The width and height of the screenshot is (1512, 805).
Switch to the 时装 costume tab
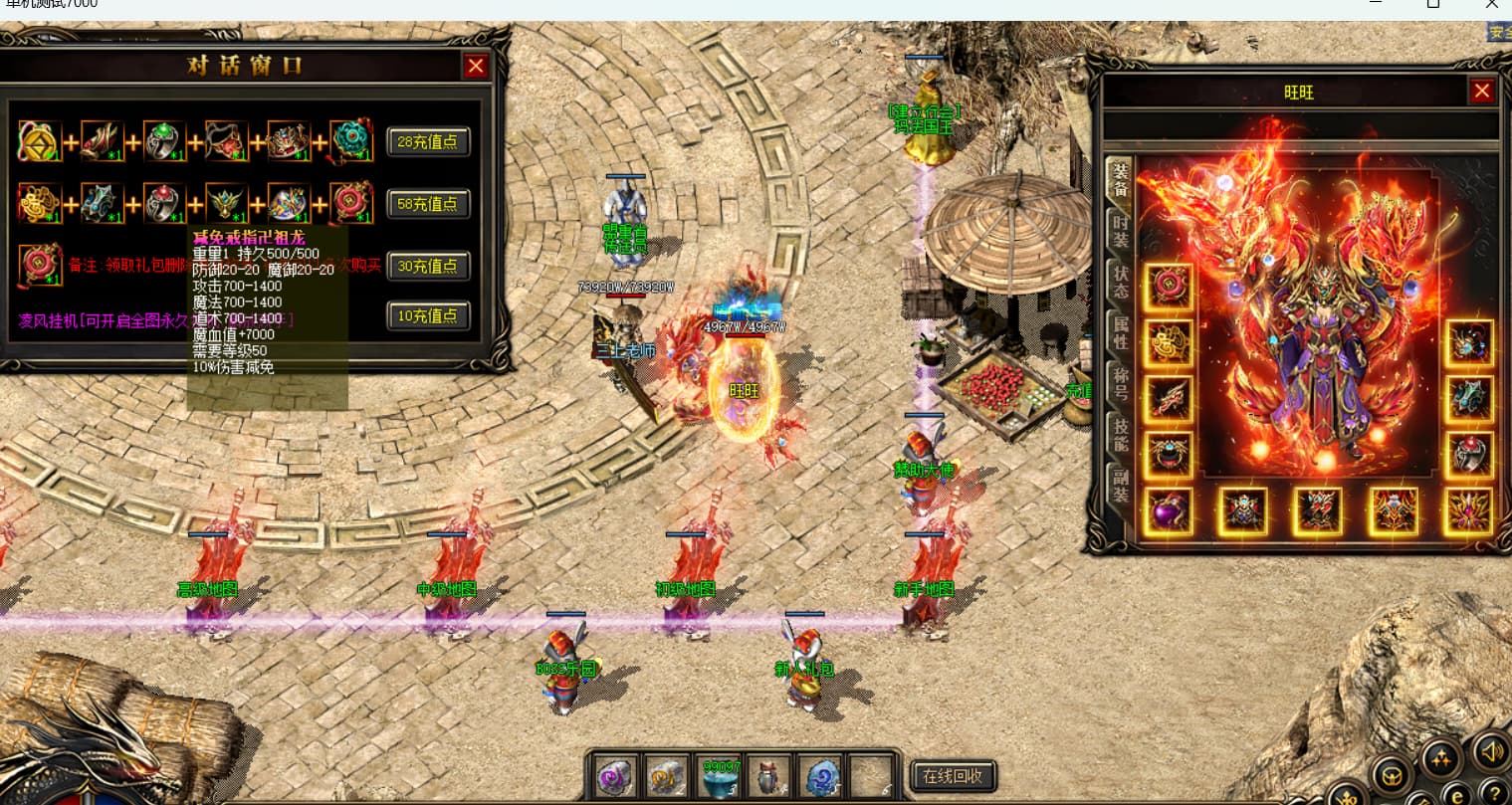click(1120, 232)
